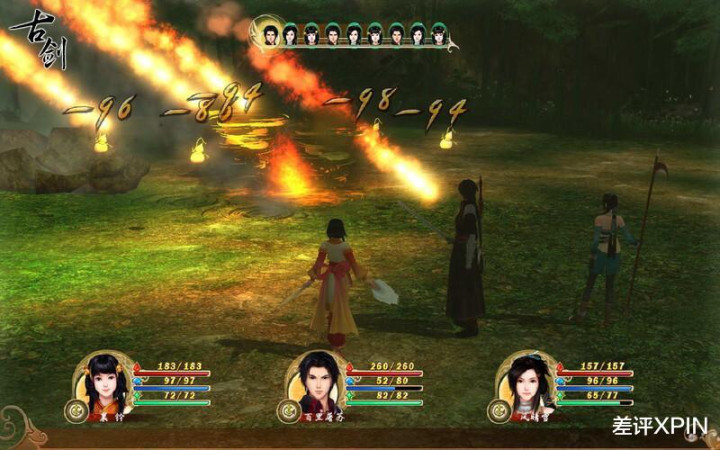Click the highlighted first portrait in the turn order bar
Screen dimensions: 720x450
pos(269,35)
